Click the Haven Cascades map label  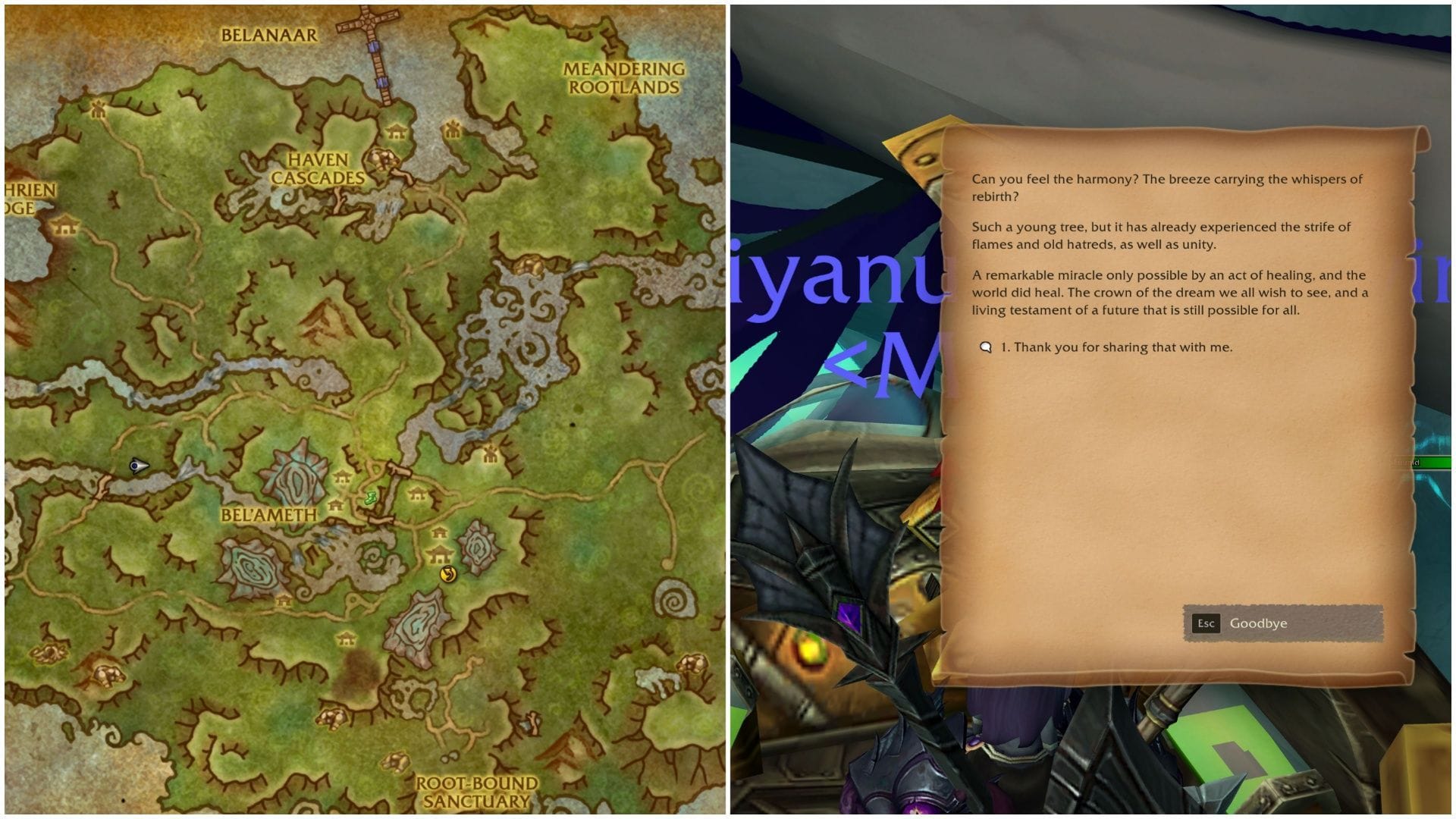tap(322, 168)
